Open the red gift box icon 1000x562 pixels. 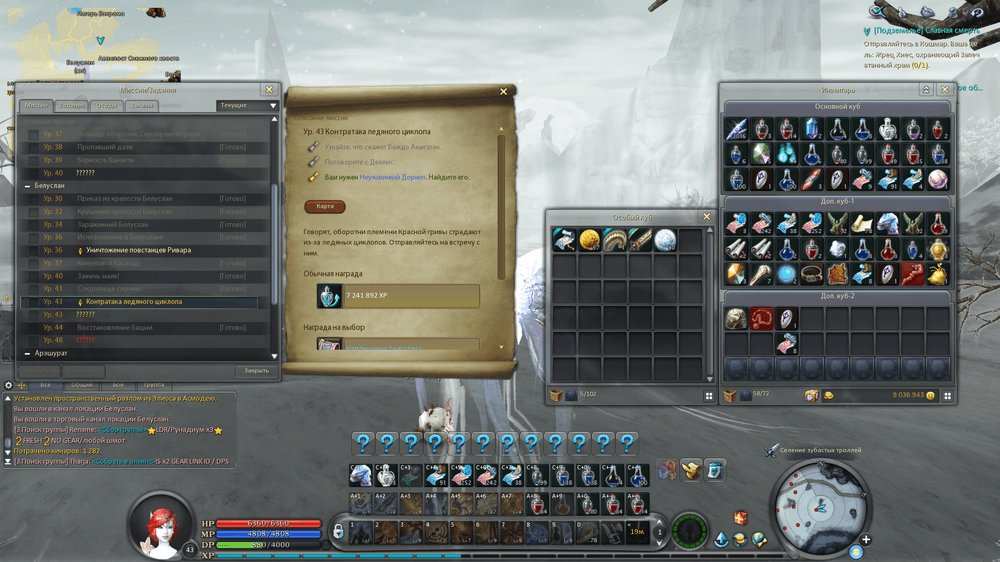[x=740, y=518]
